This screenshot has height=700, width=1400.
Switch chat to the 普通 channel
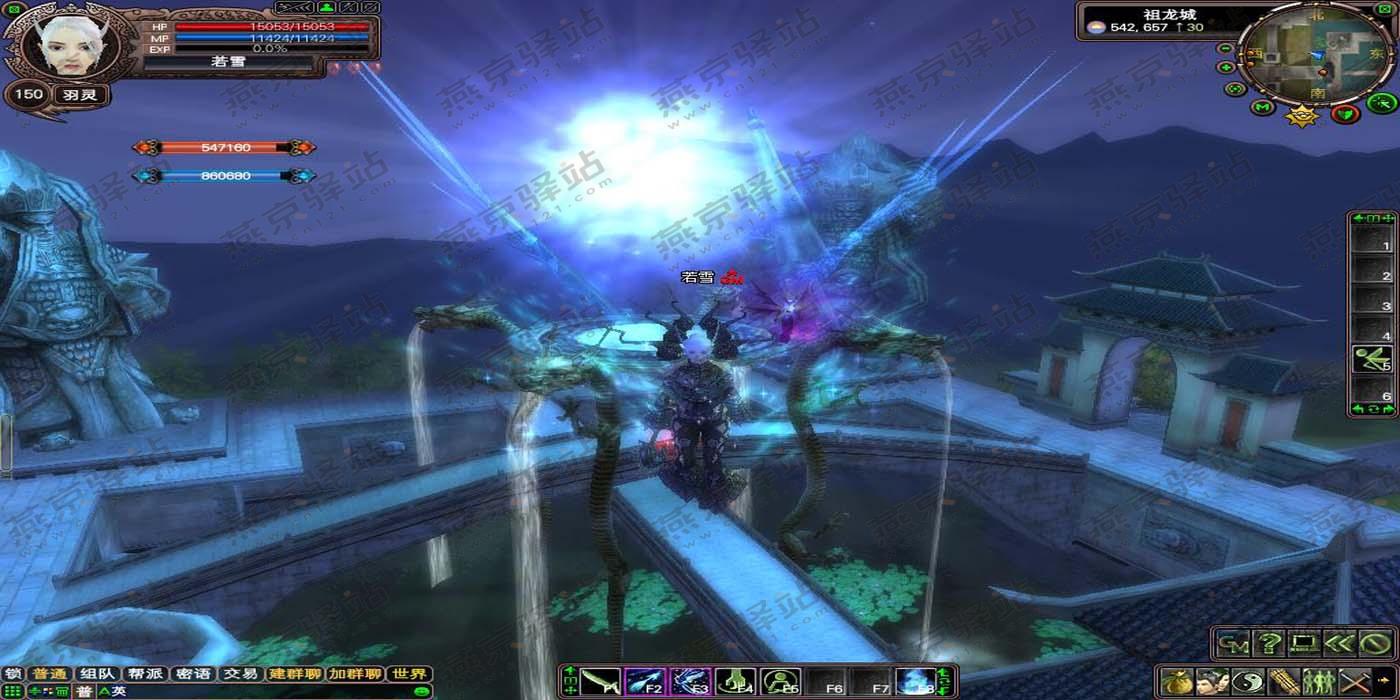click(x=46, y=675)
